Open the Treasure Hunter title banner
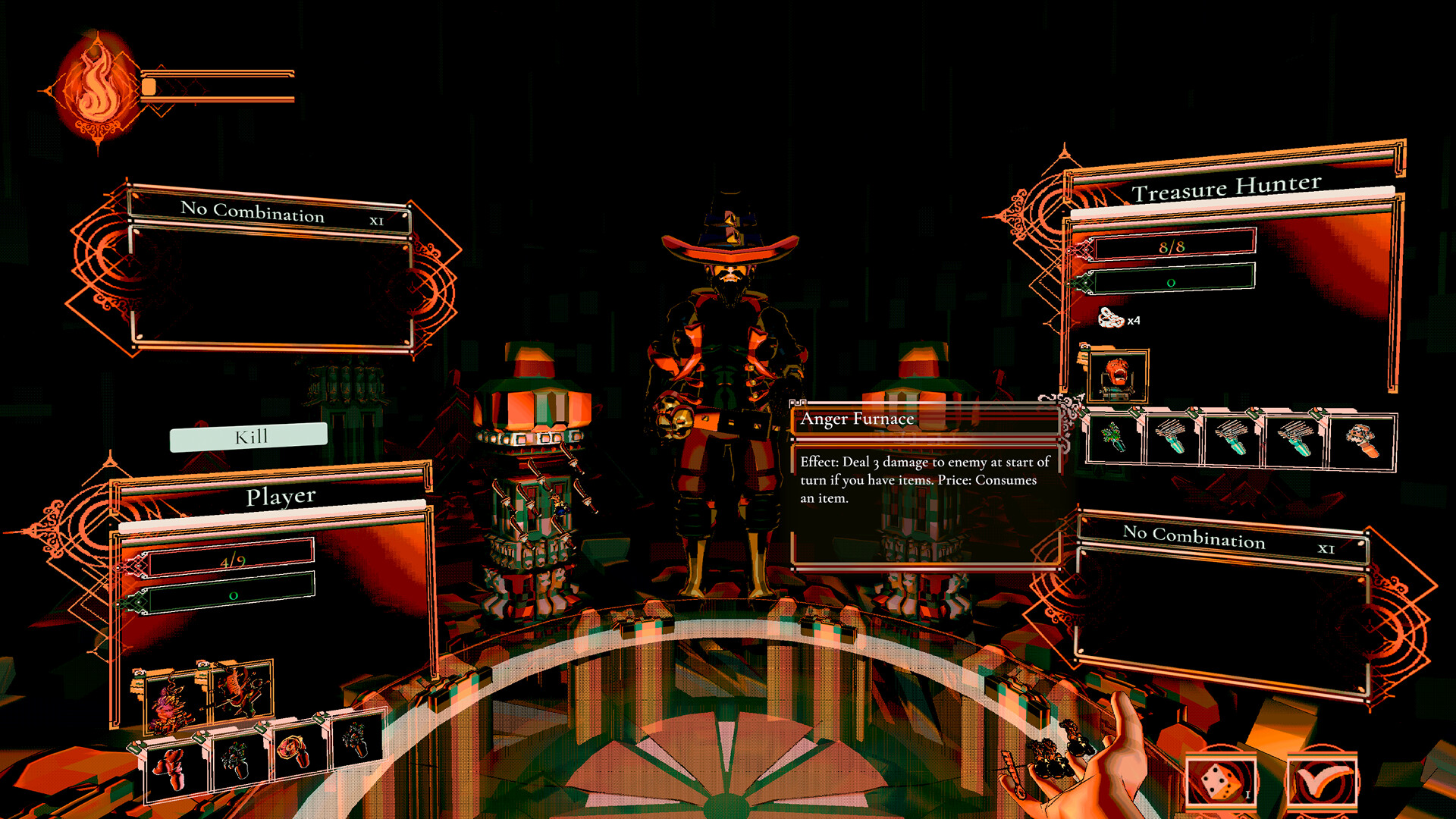This screenshot has height=819, width=1456. [x=1226, y=188]
